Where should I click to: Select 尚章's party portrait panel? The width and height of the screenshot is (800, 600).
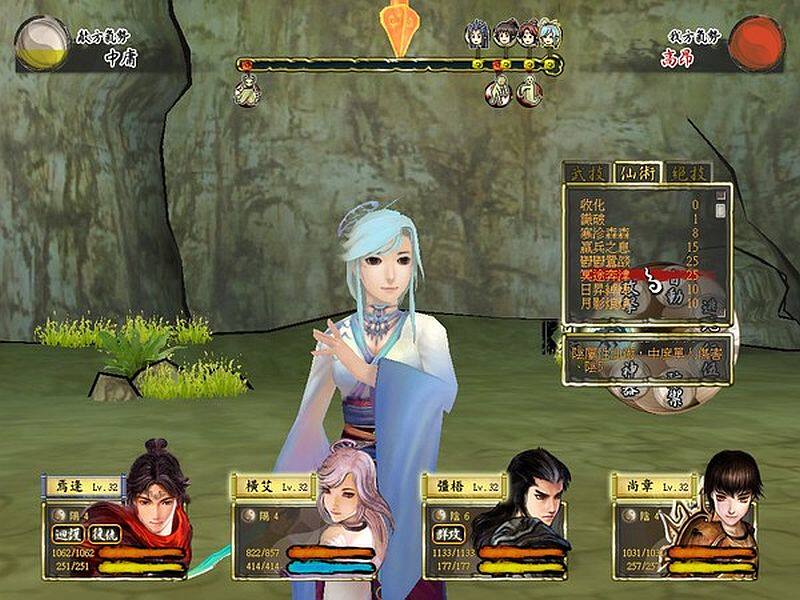(685, 525)
